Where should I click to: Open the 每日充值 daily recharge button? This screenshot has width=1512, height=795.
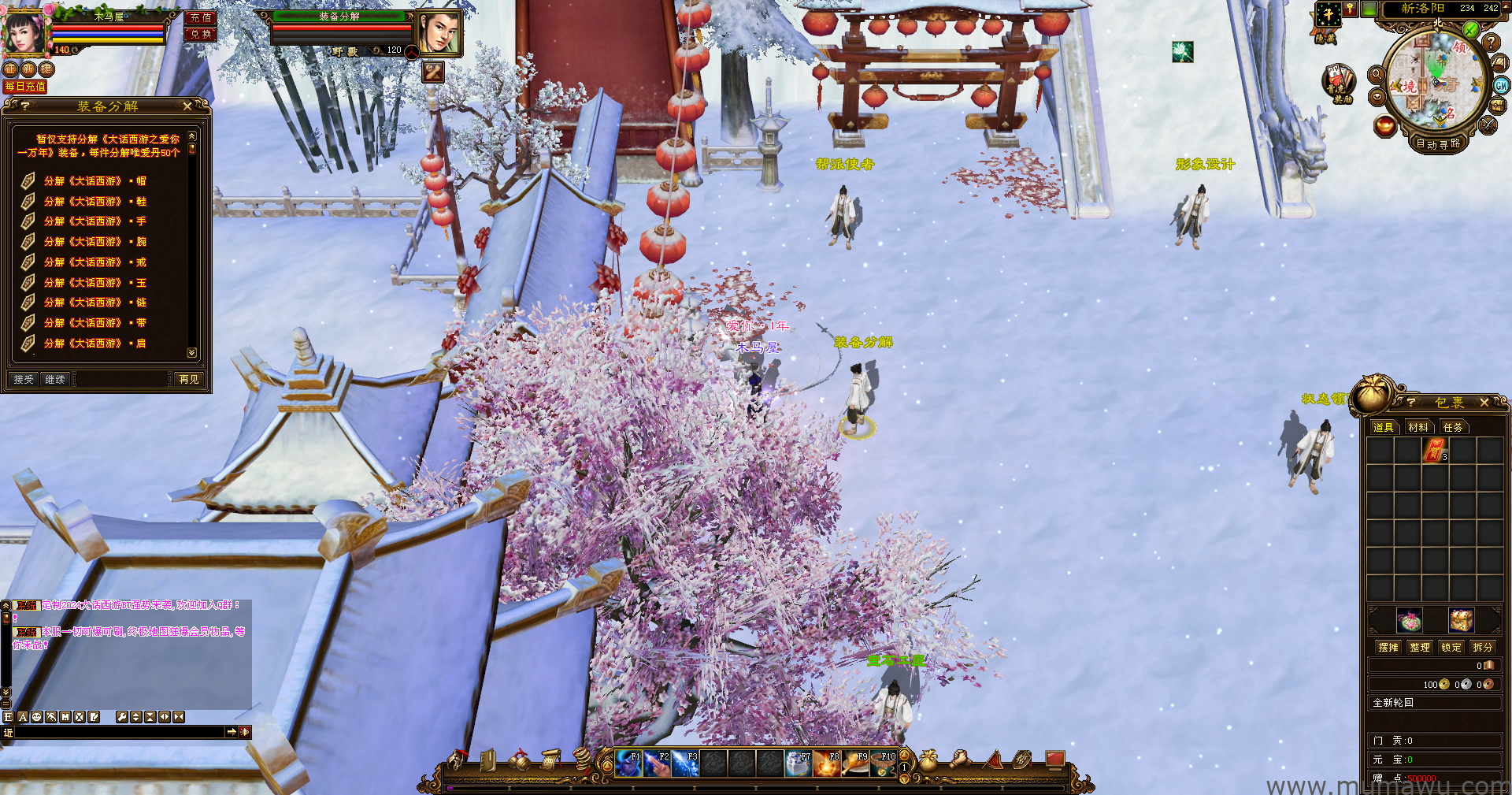[25, 87]
